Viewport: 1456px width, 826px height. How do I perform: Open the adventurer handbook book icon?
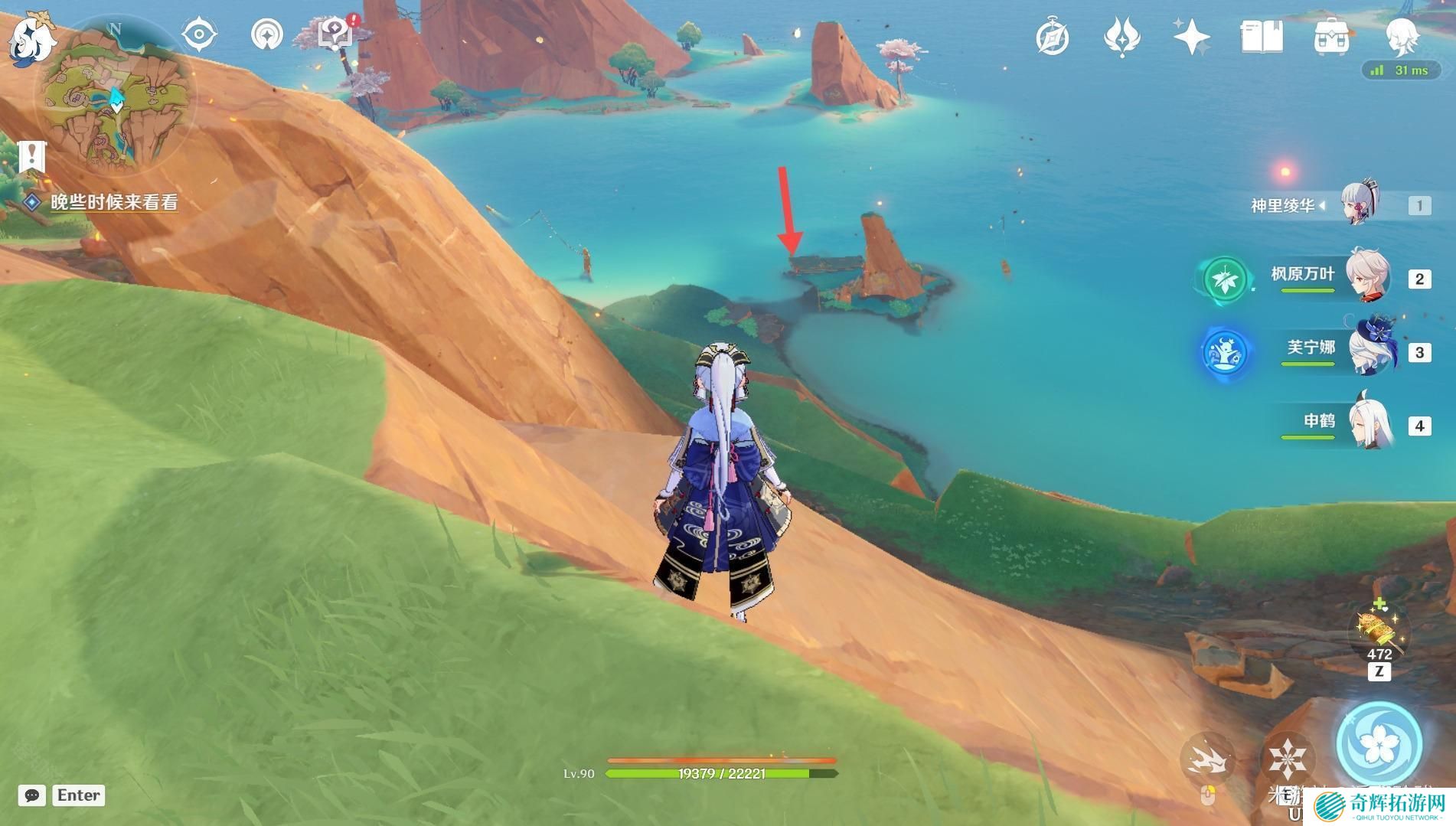(x=1262, y=37)
